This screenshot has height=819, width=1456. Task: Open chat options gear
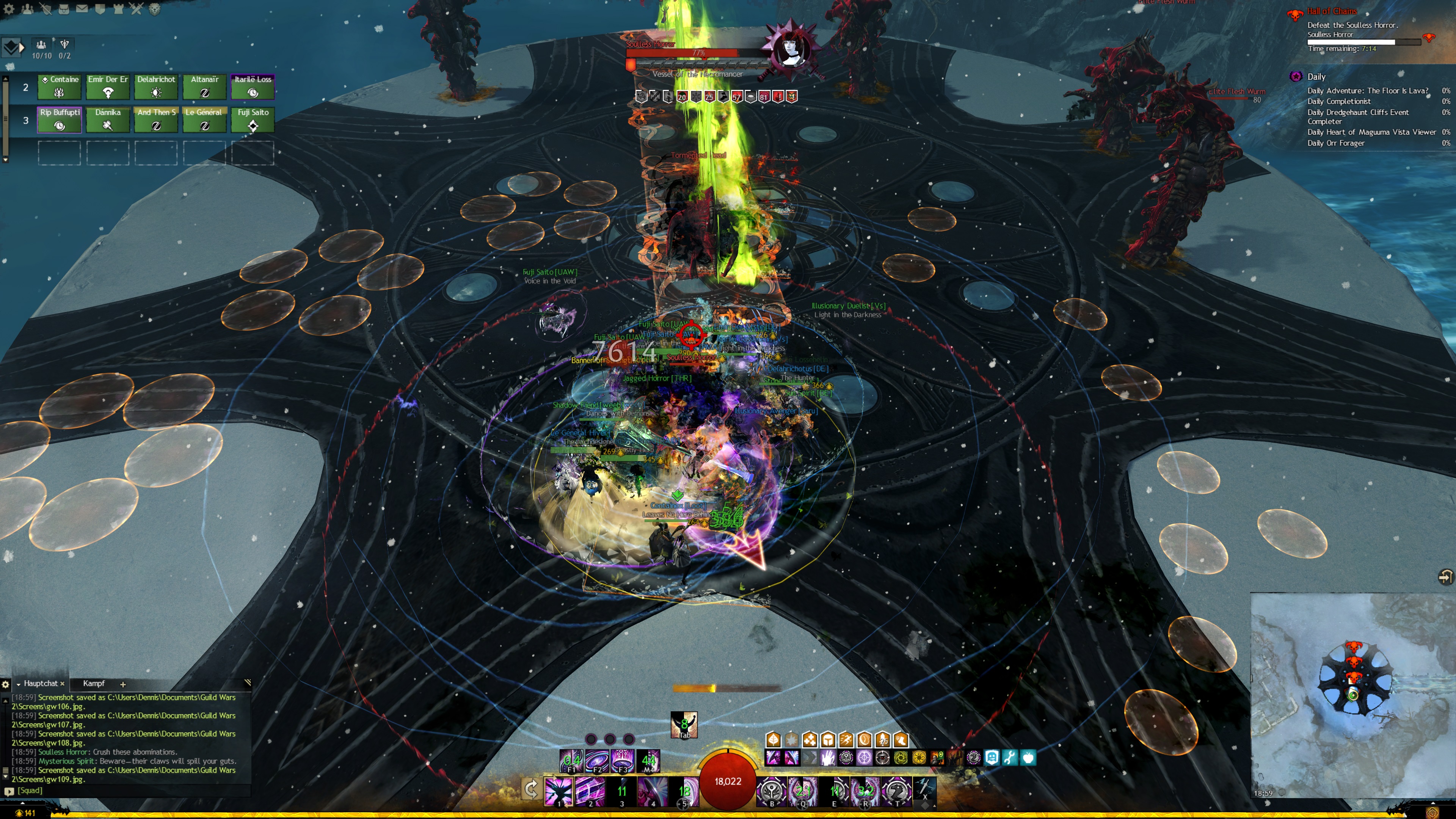[x=6, y=684]
